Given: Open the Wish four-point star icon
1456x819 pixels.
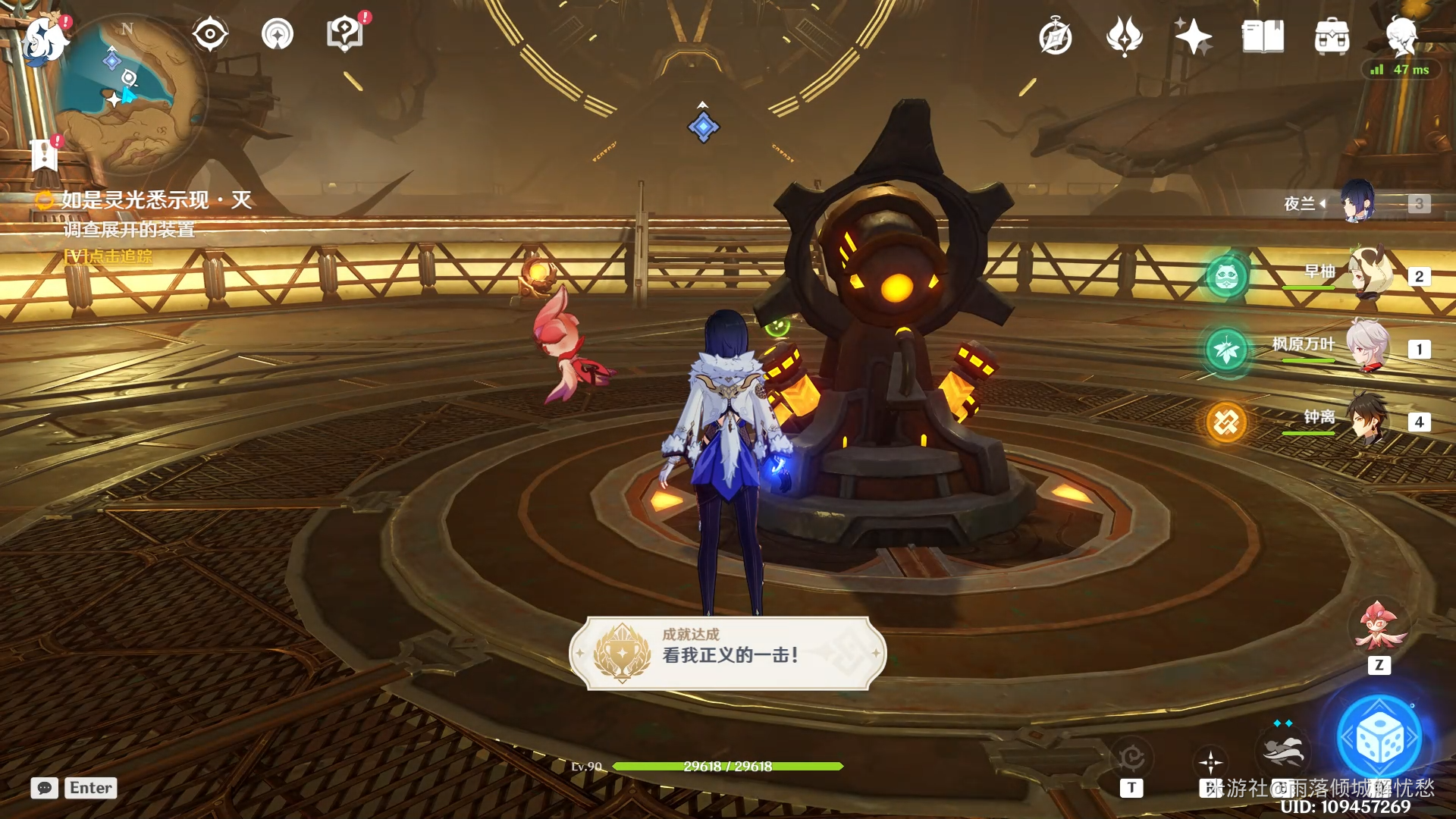Looking at the screenshot, I should pos(1193,37).
